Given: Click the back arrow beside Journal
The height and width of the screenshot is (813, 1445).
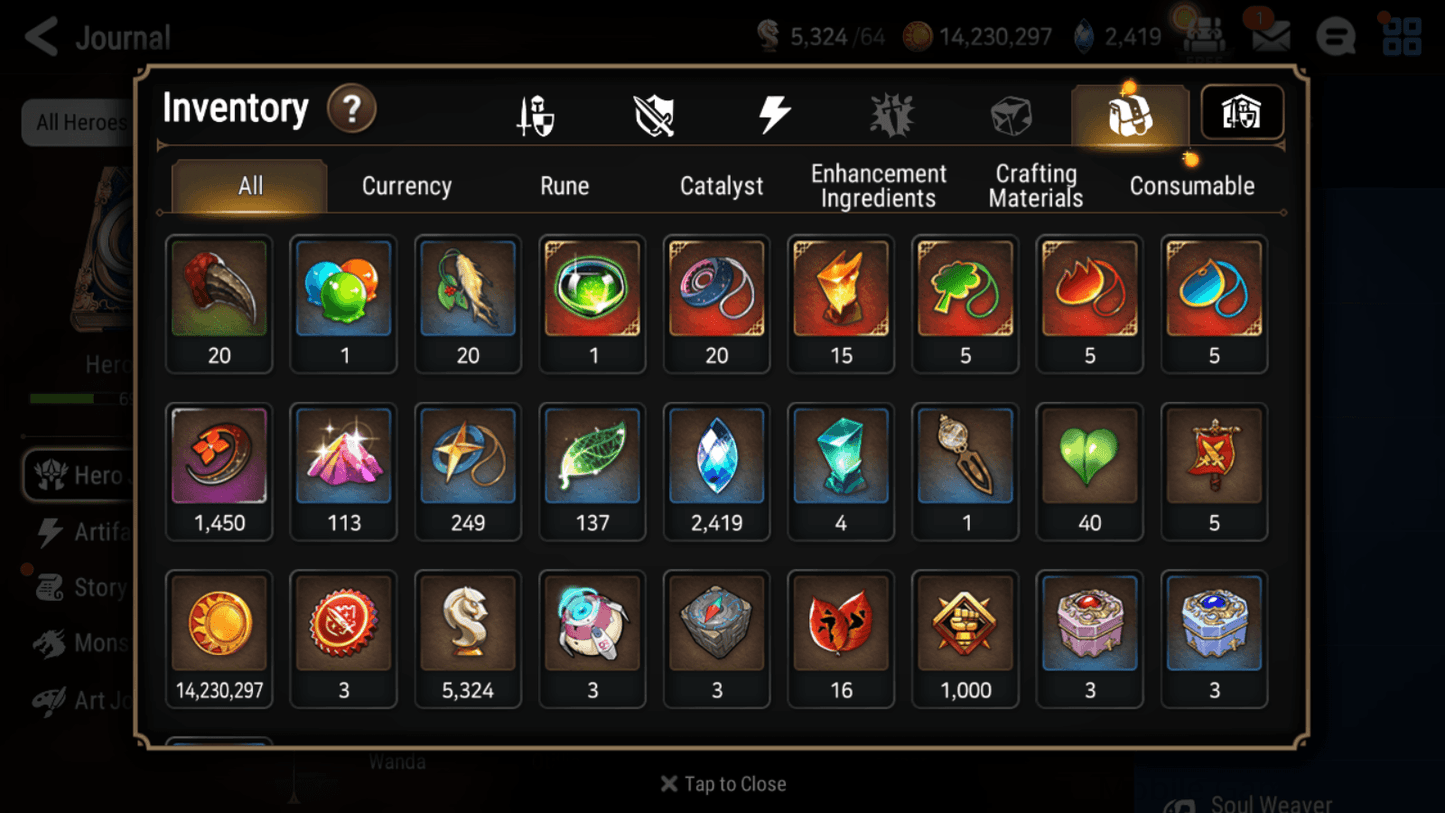Looking at the screenshot, I should tap(39, 36).
